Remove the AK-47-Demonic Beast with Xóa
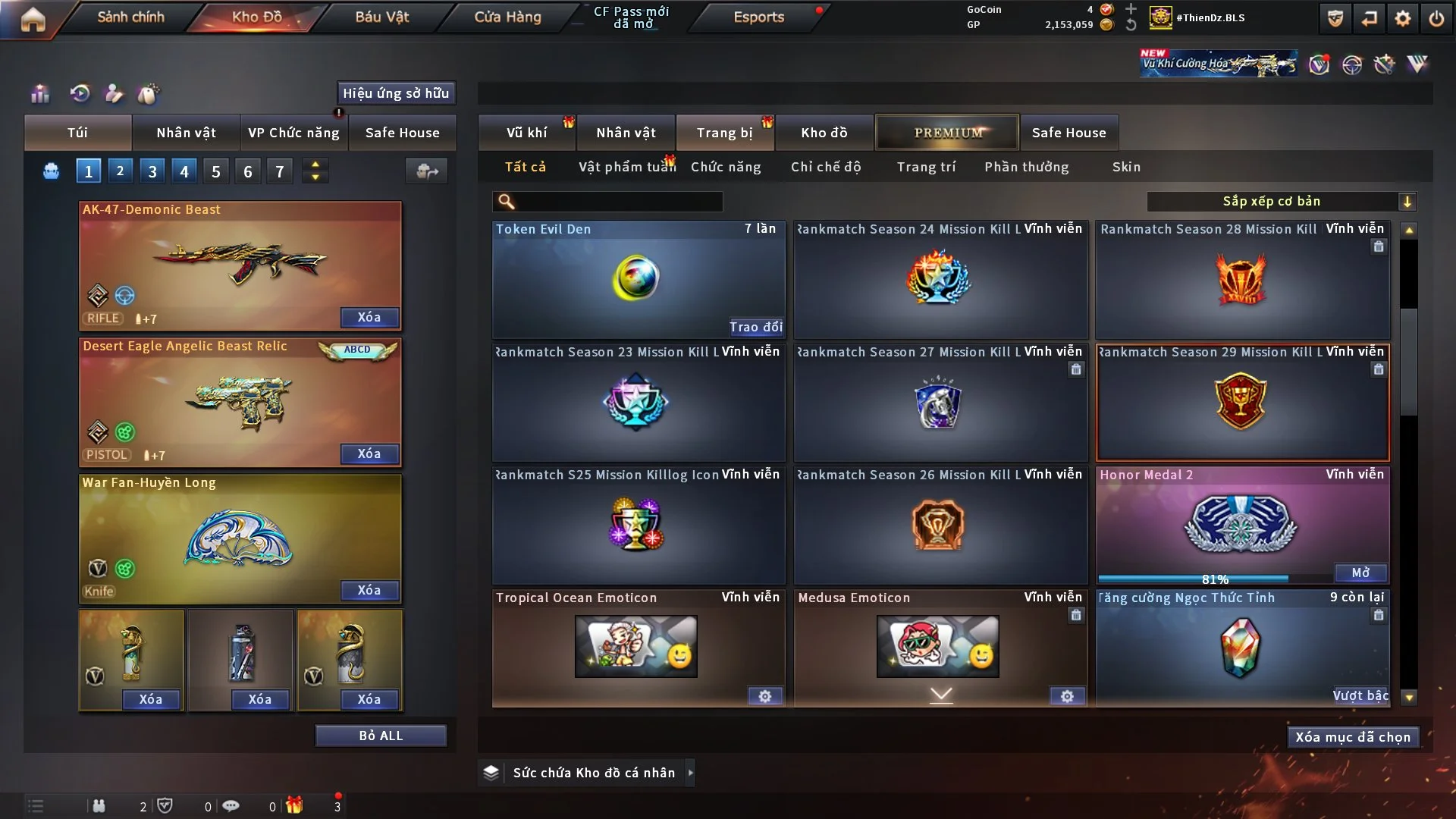Viewport: 1456px width, 819px height. (369, 317)
